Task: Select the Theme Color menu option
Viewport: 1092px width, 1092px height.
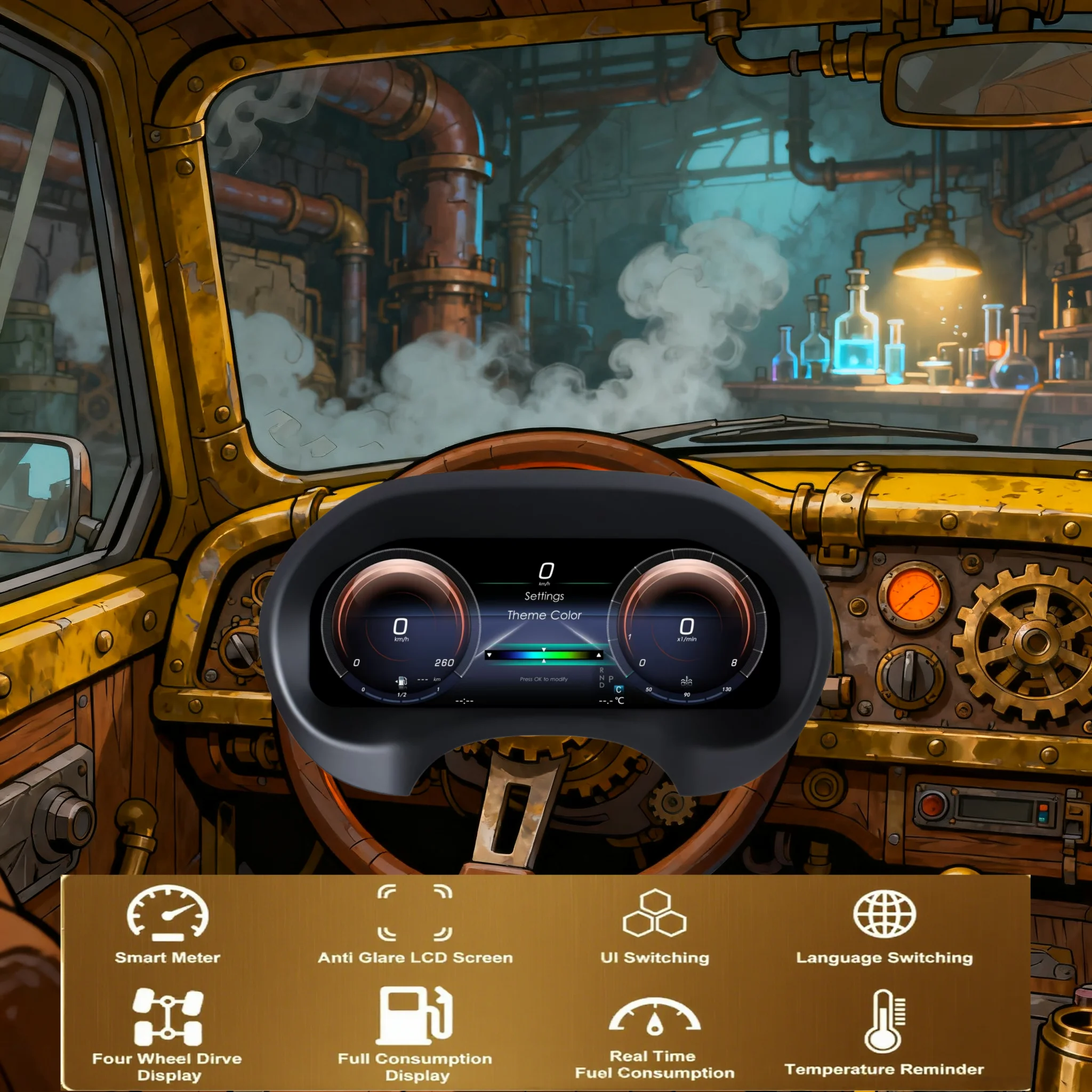Action: 544,615
